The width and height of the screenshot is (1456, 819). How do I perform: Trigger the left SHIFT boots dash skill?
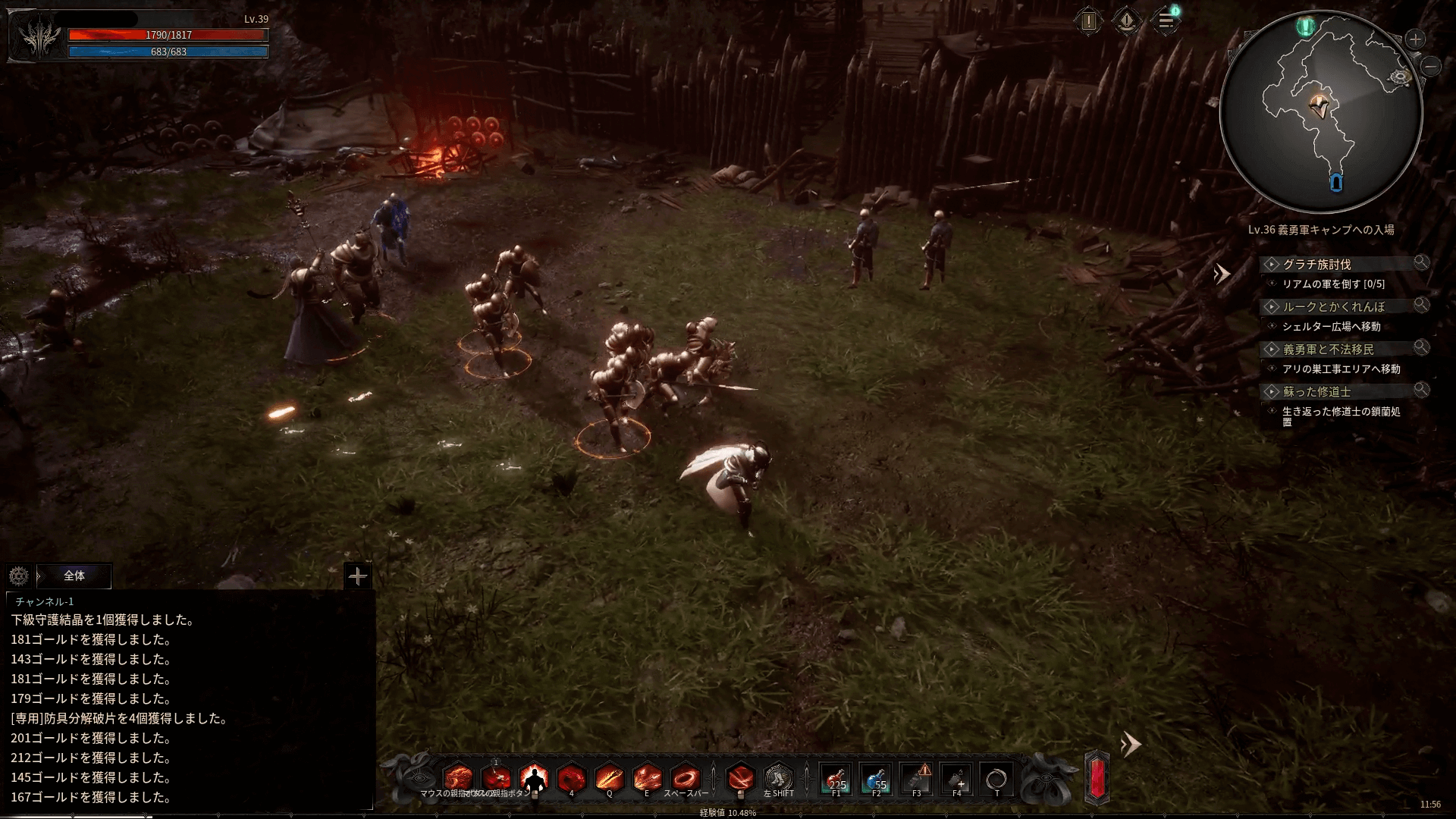point(778,778)
